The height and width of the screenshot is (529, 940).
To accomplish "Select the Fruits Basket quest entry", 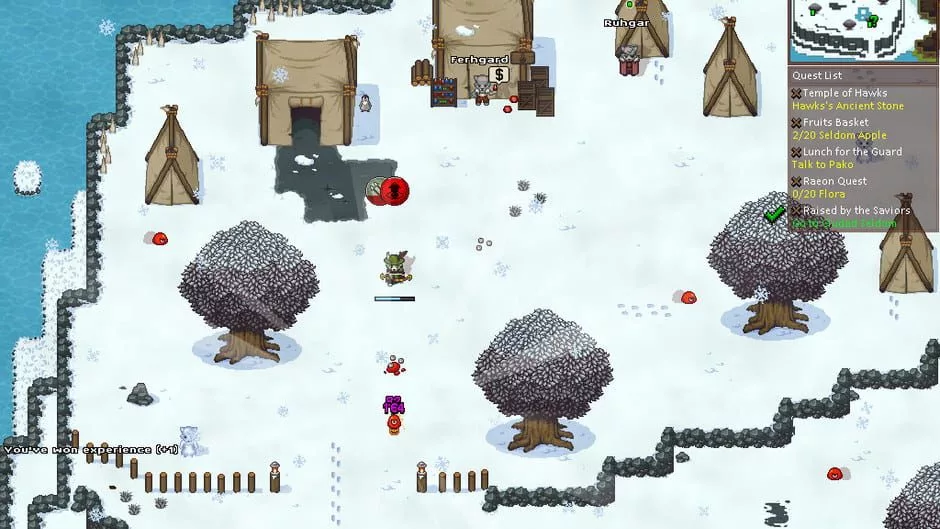I will point(835,122).
